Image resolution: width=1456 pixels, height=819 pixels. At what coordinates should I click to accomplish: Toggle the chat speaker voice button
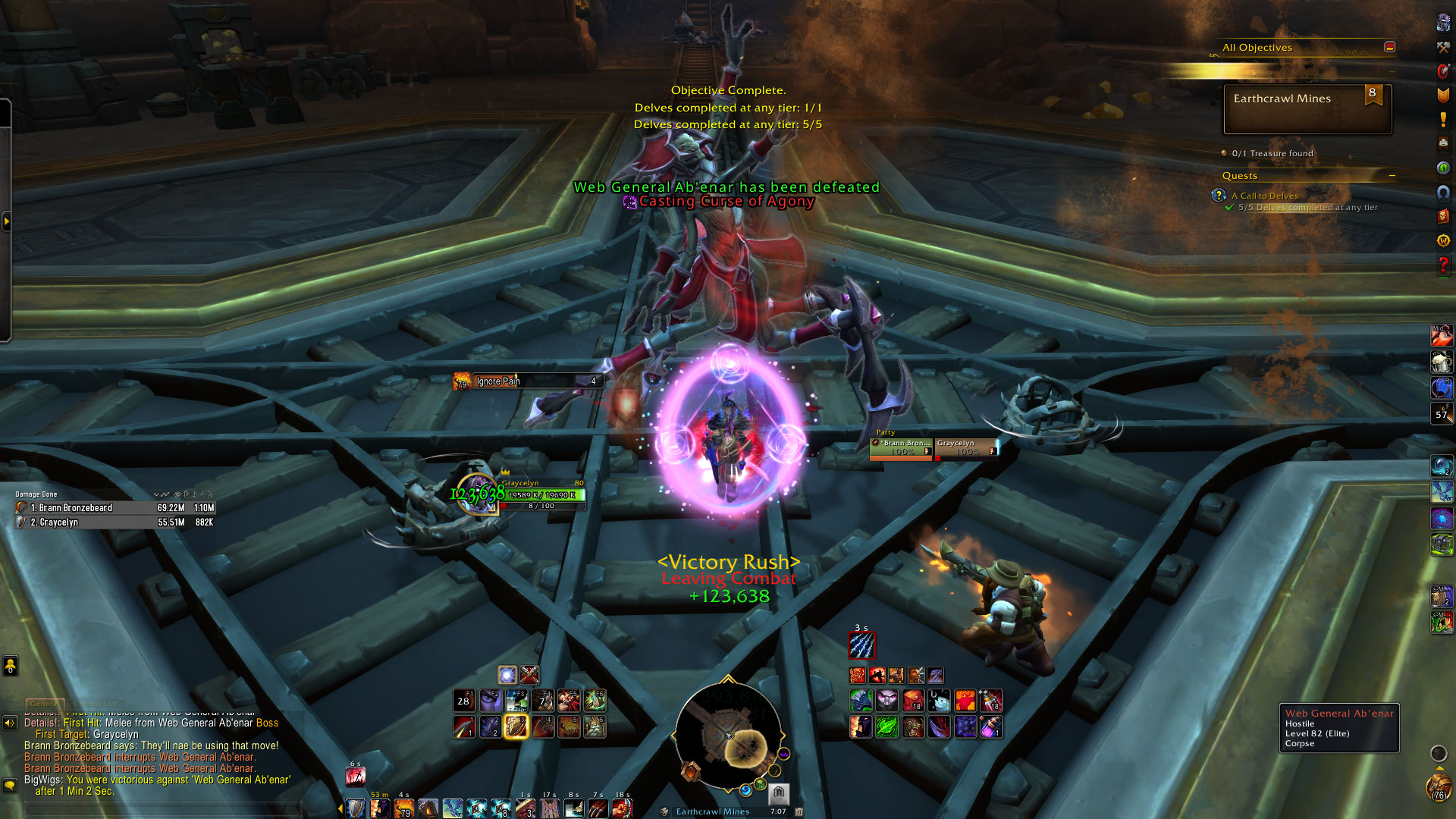(10, 723)
